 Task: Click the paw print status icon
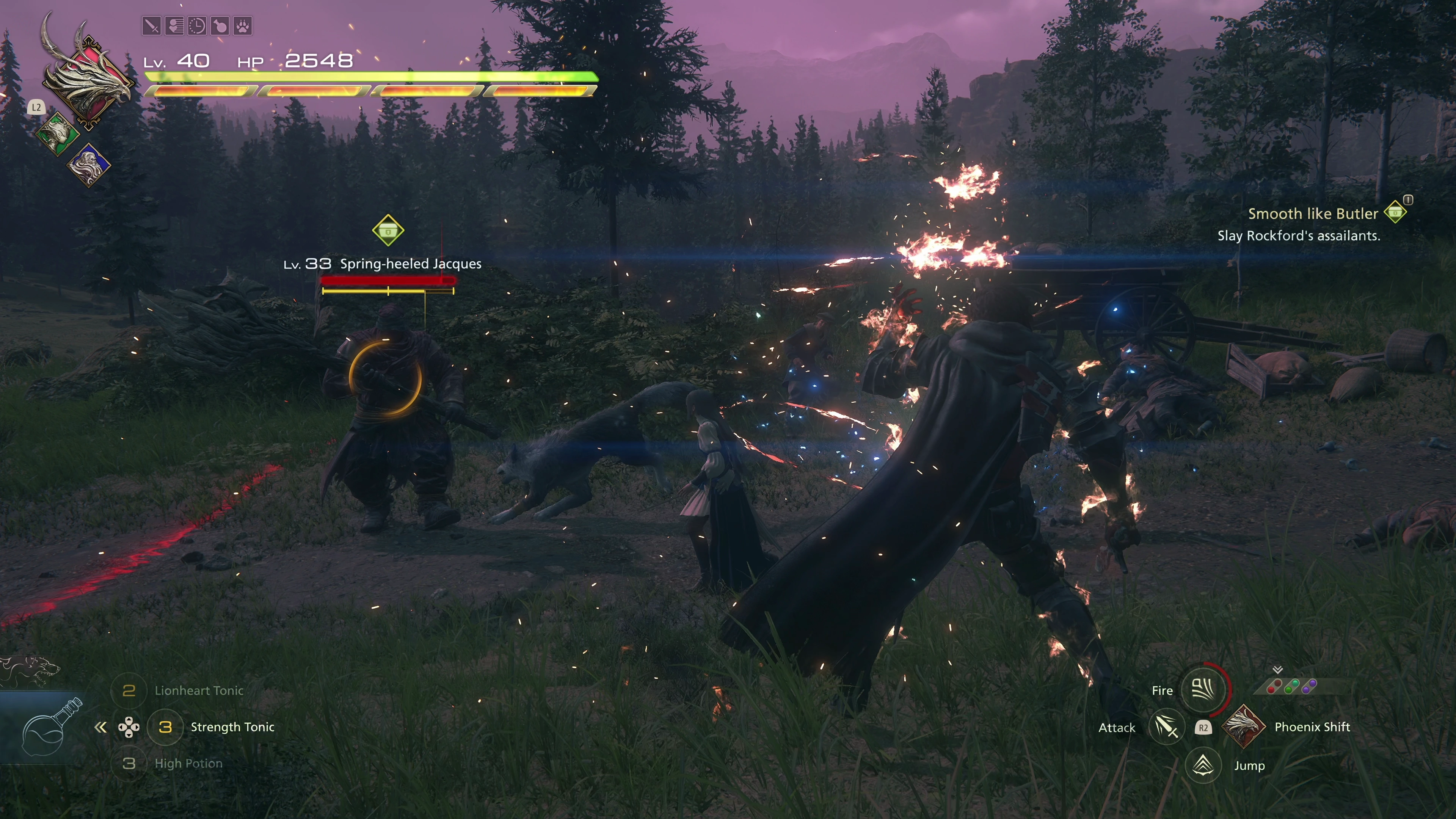click(x=243, y=26)
